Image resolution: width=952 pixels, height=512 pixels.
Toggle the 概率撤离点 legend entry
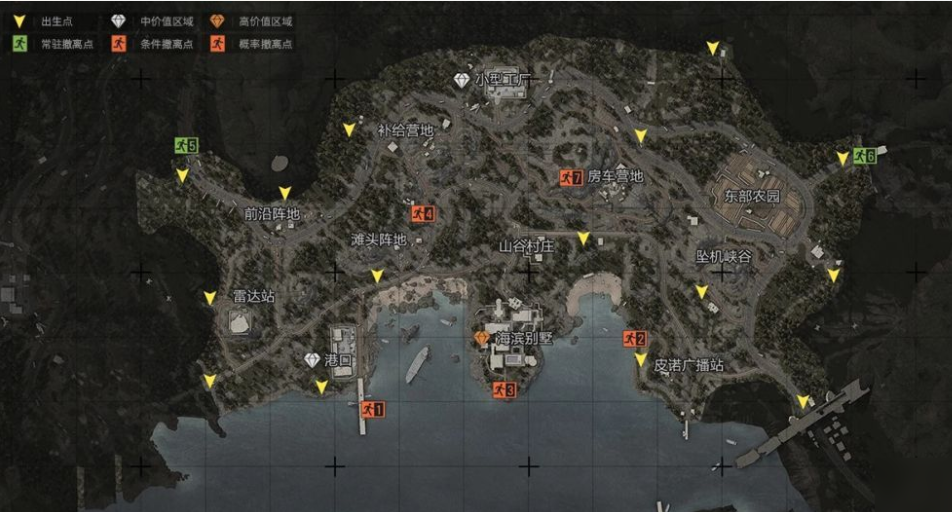click(218, 44)
